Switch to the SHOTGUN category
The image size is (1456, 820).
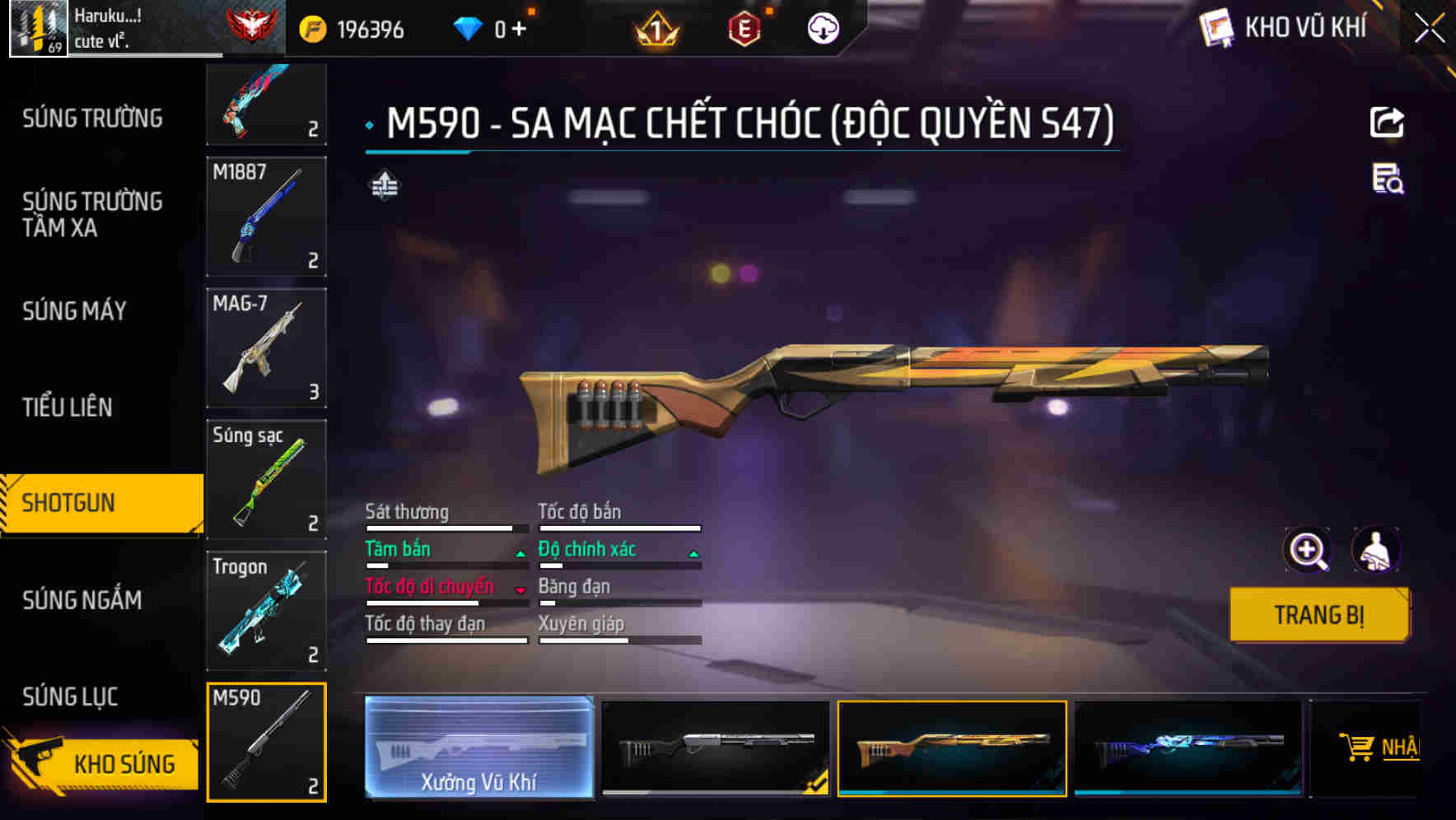70,502
